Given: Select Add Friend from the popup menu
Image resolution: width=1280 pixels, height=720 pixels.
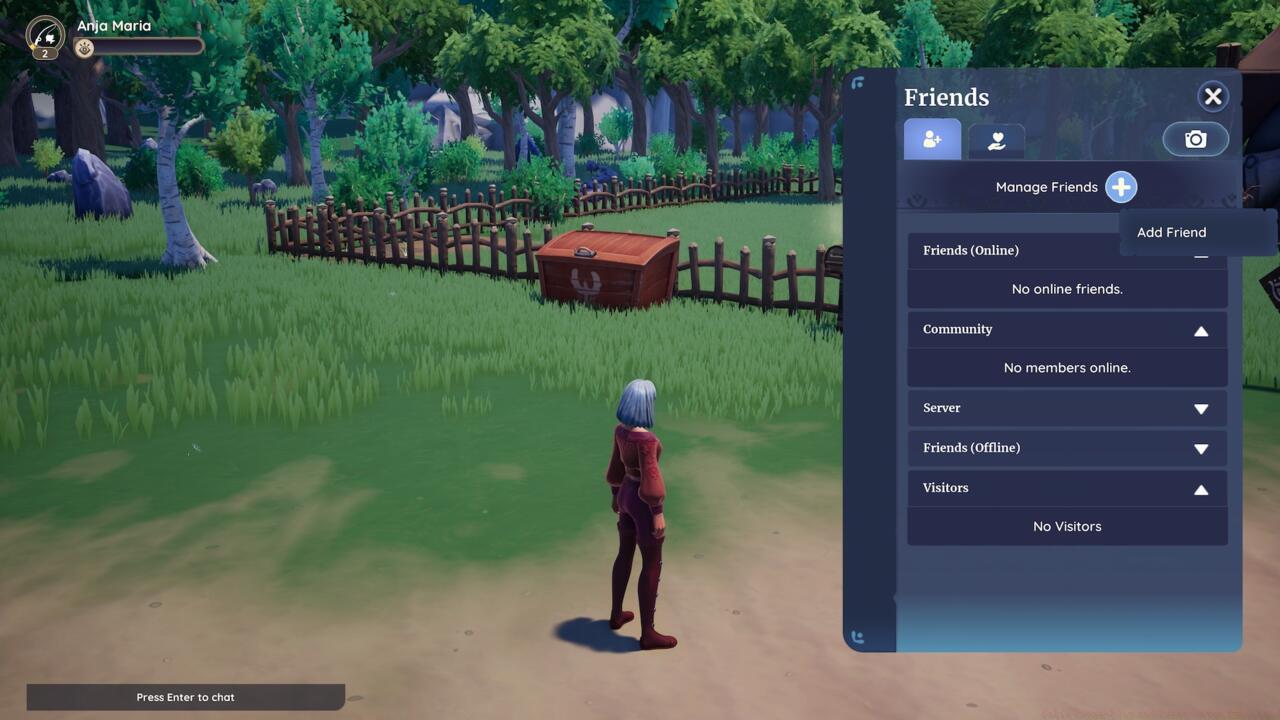Looking at the screenshot, I should point(1171,232).
